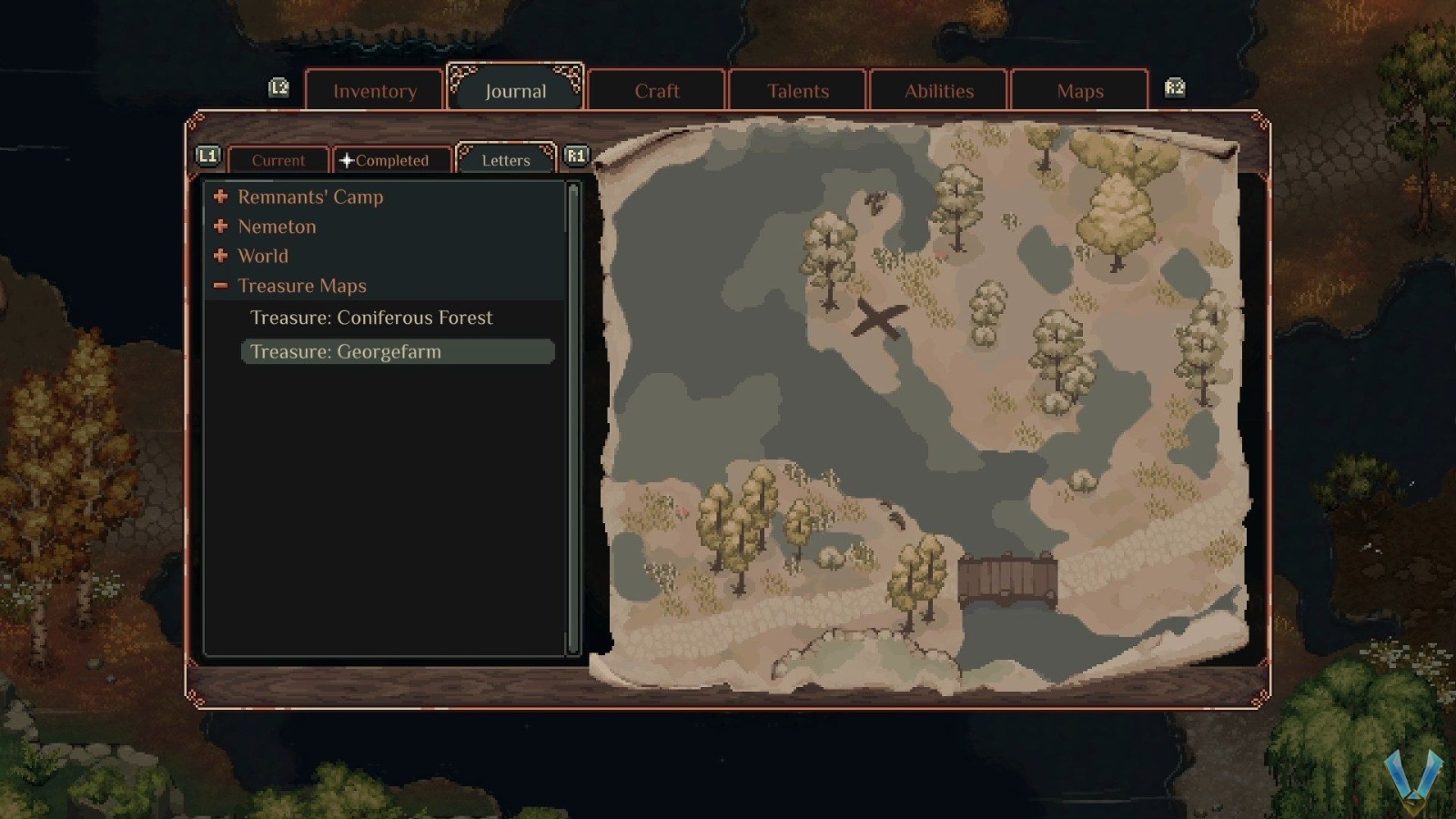Click the X treasure mark on the map
The height and width of the screenshot is (819, 1456).
point(881,318)
